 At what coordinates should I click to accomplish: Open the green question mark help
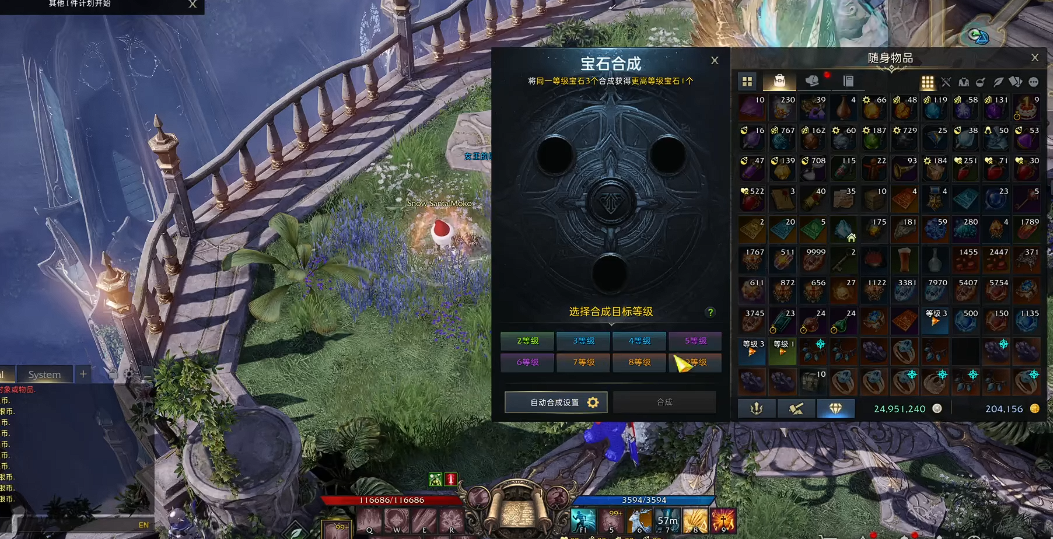pos(711,312)
